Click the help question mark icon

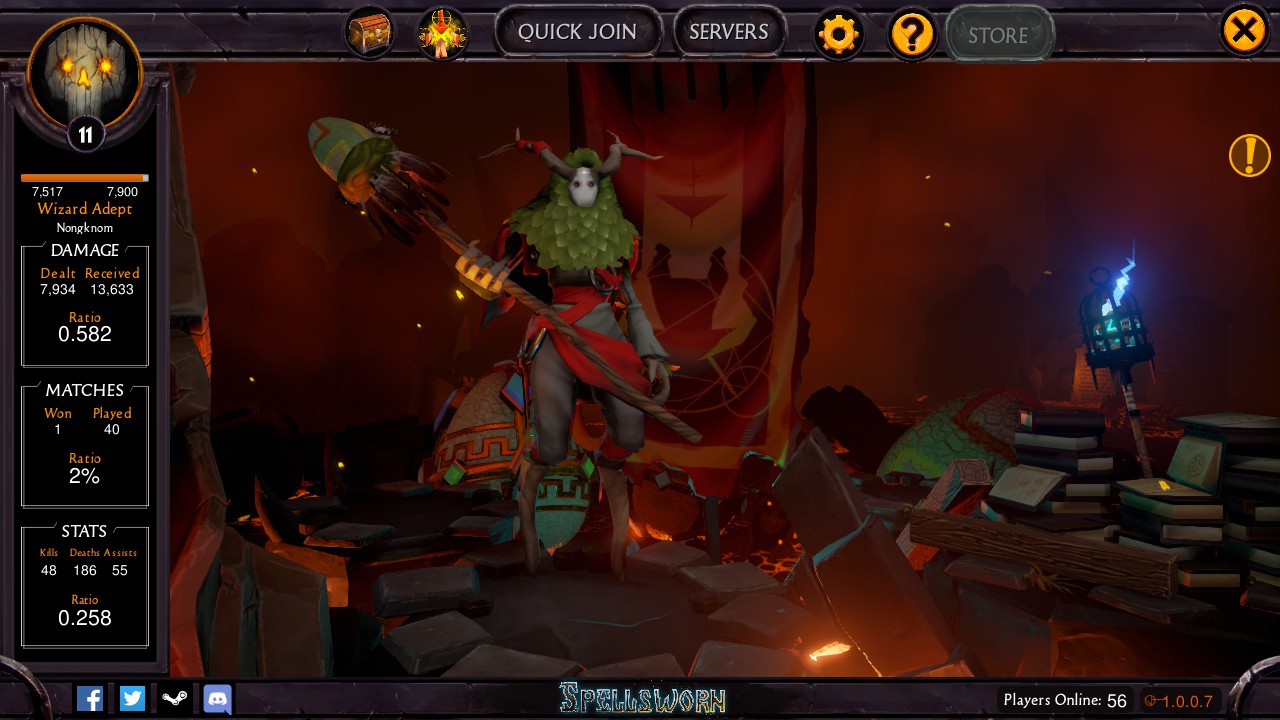(x=912, y=33)
